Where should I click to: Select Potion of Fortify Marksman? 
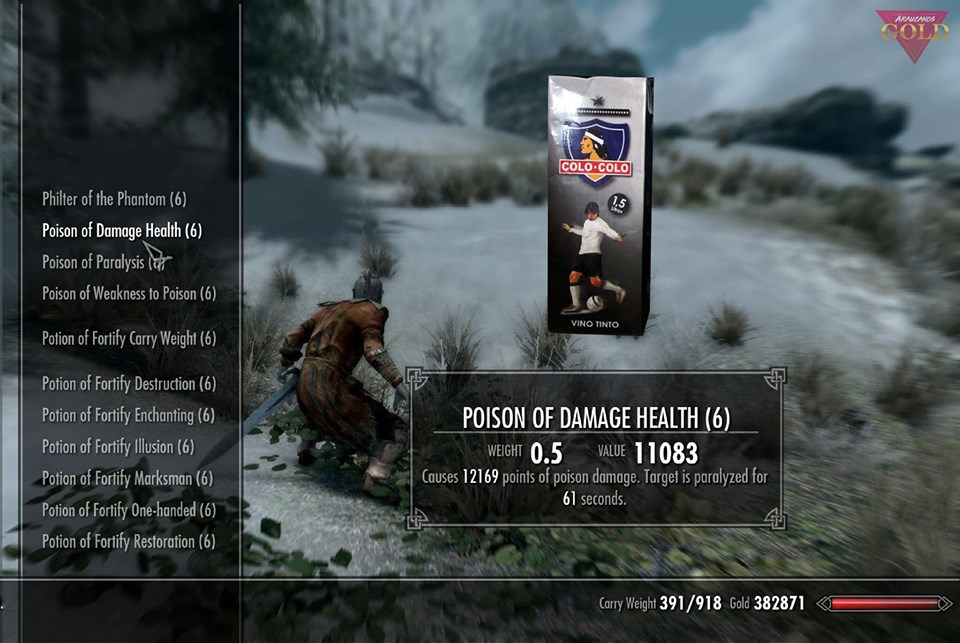coord(127,478)
